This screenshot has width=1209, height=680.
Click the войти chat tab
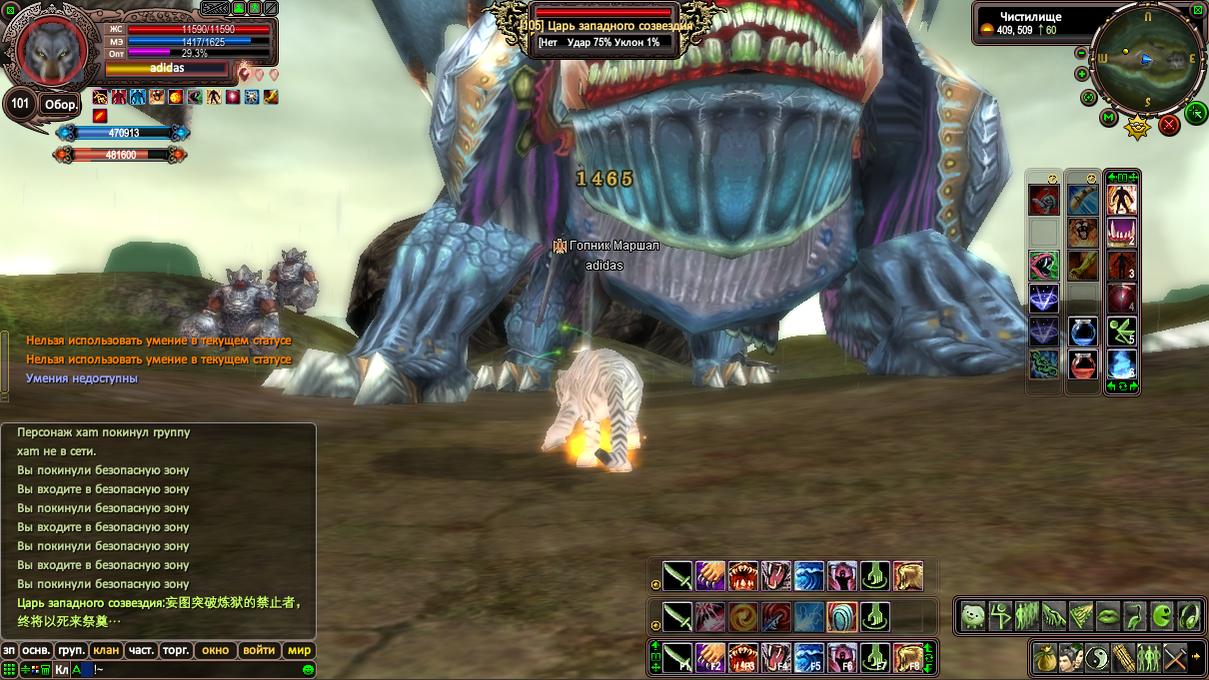click(259, 650)
